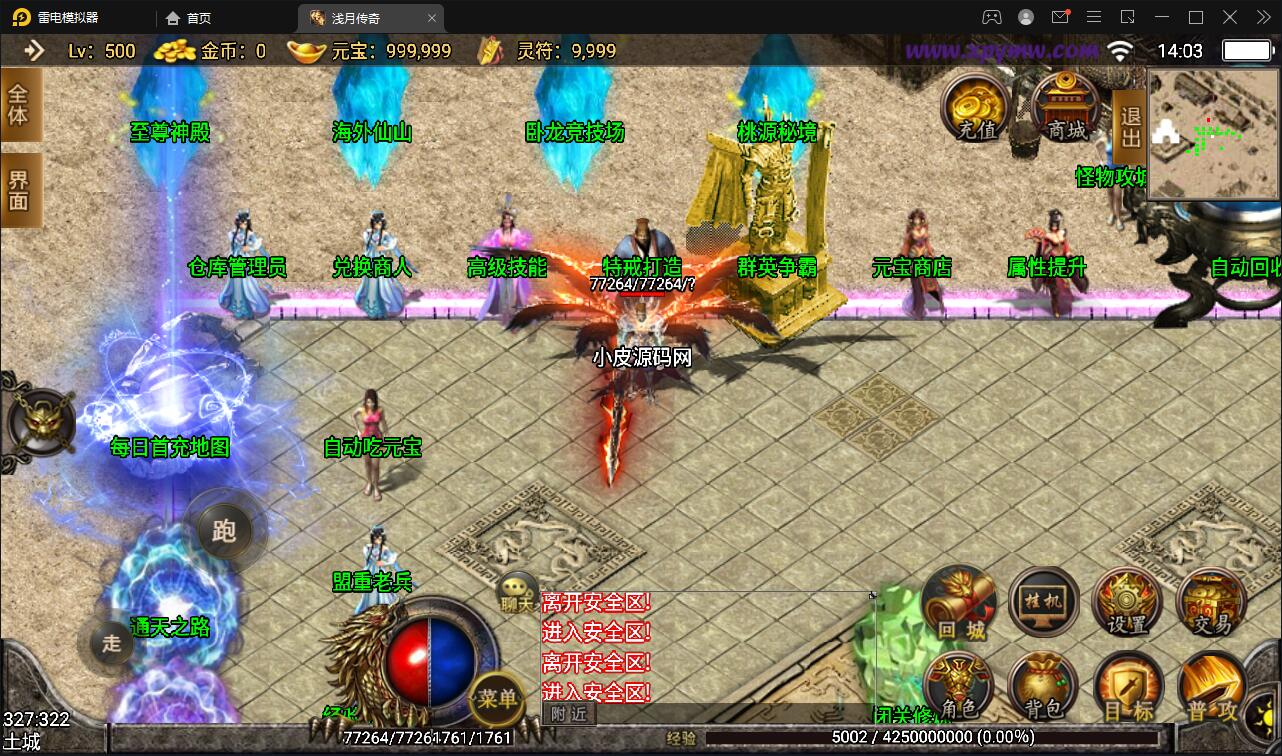Image resolution: width=1282 pixels, height=756 pixels.
Task: Tap the 目标 target button
Action: click(x=1128, y=686)
